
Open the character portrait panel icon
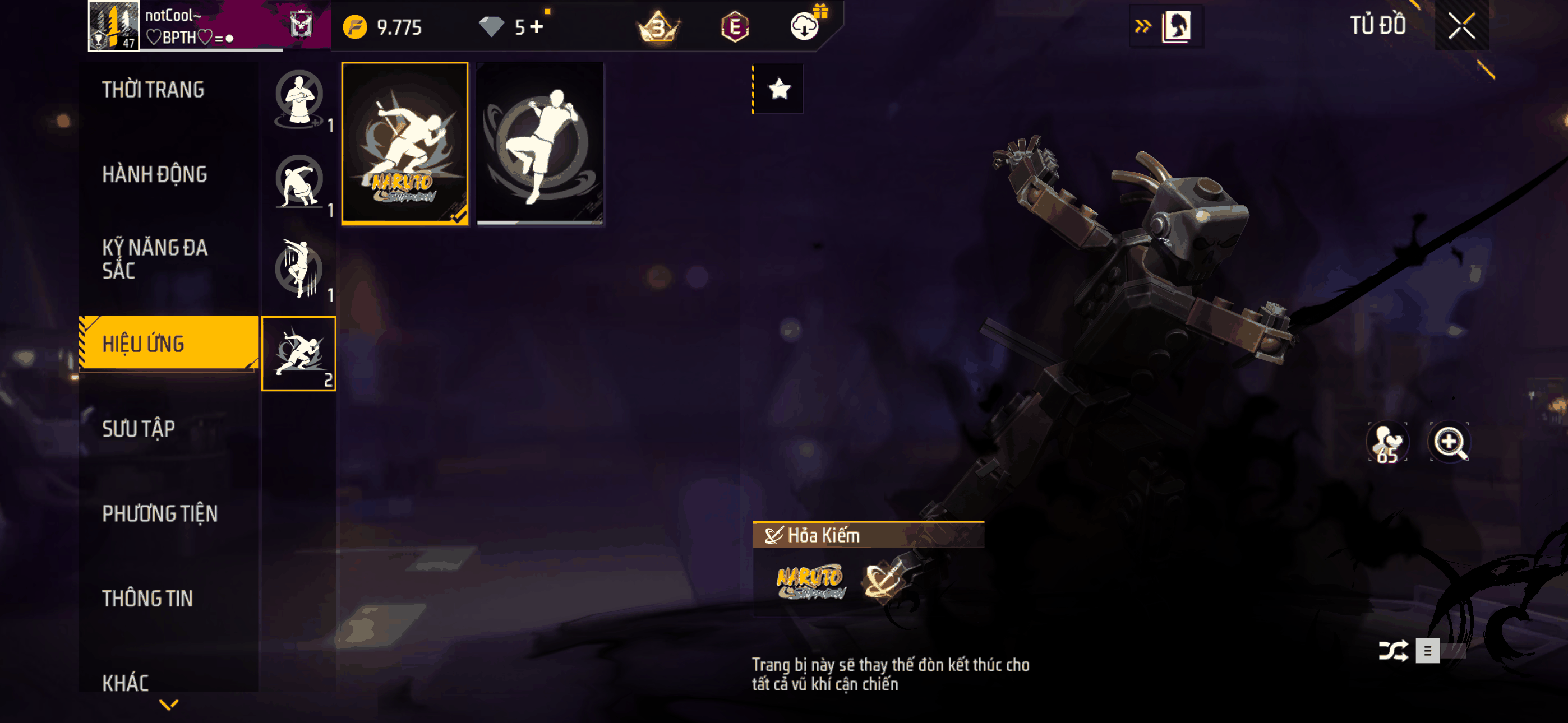(1175, 26)
